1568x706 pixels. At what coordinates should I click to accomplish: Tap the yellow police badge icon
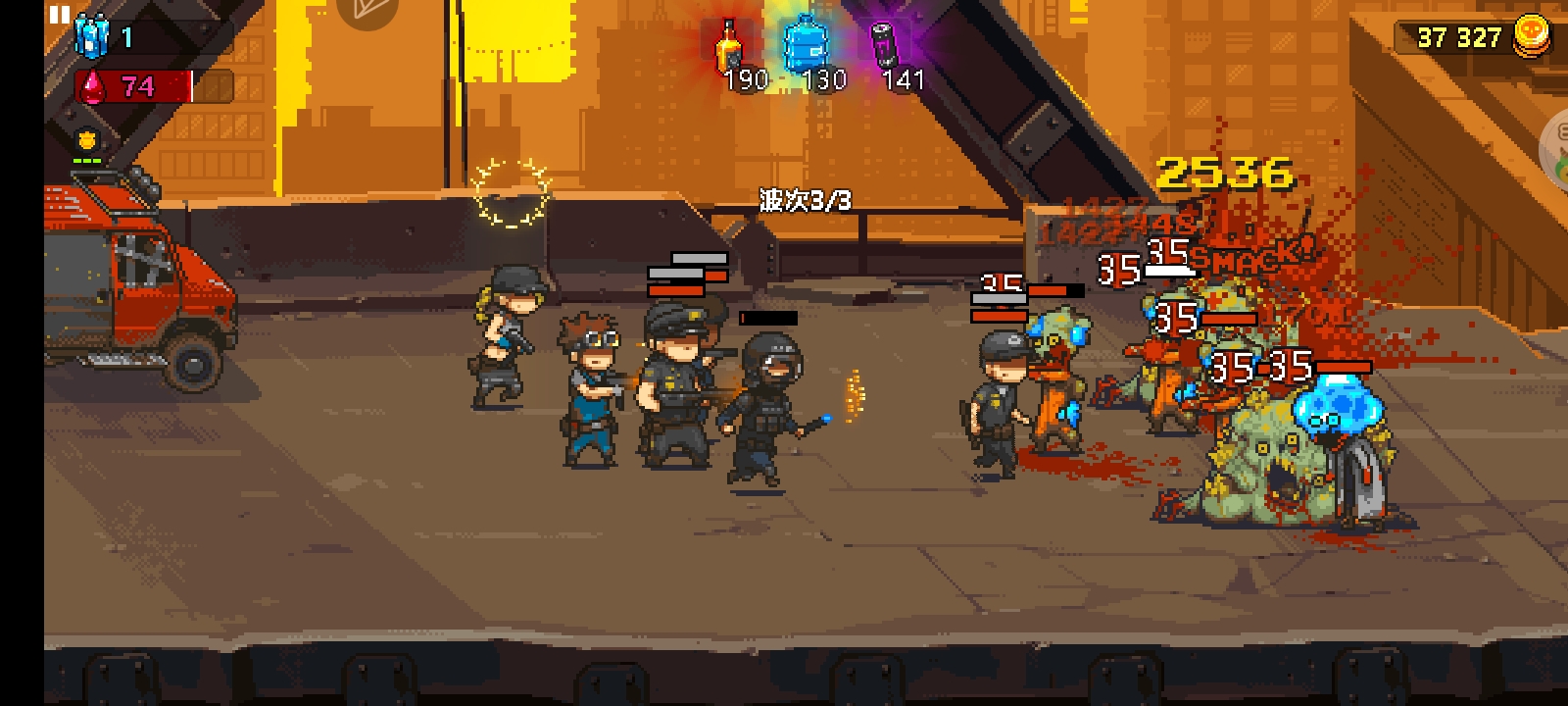point(86,140)
